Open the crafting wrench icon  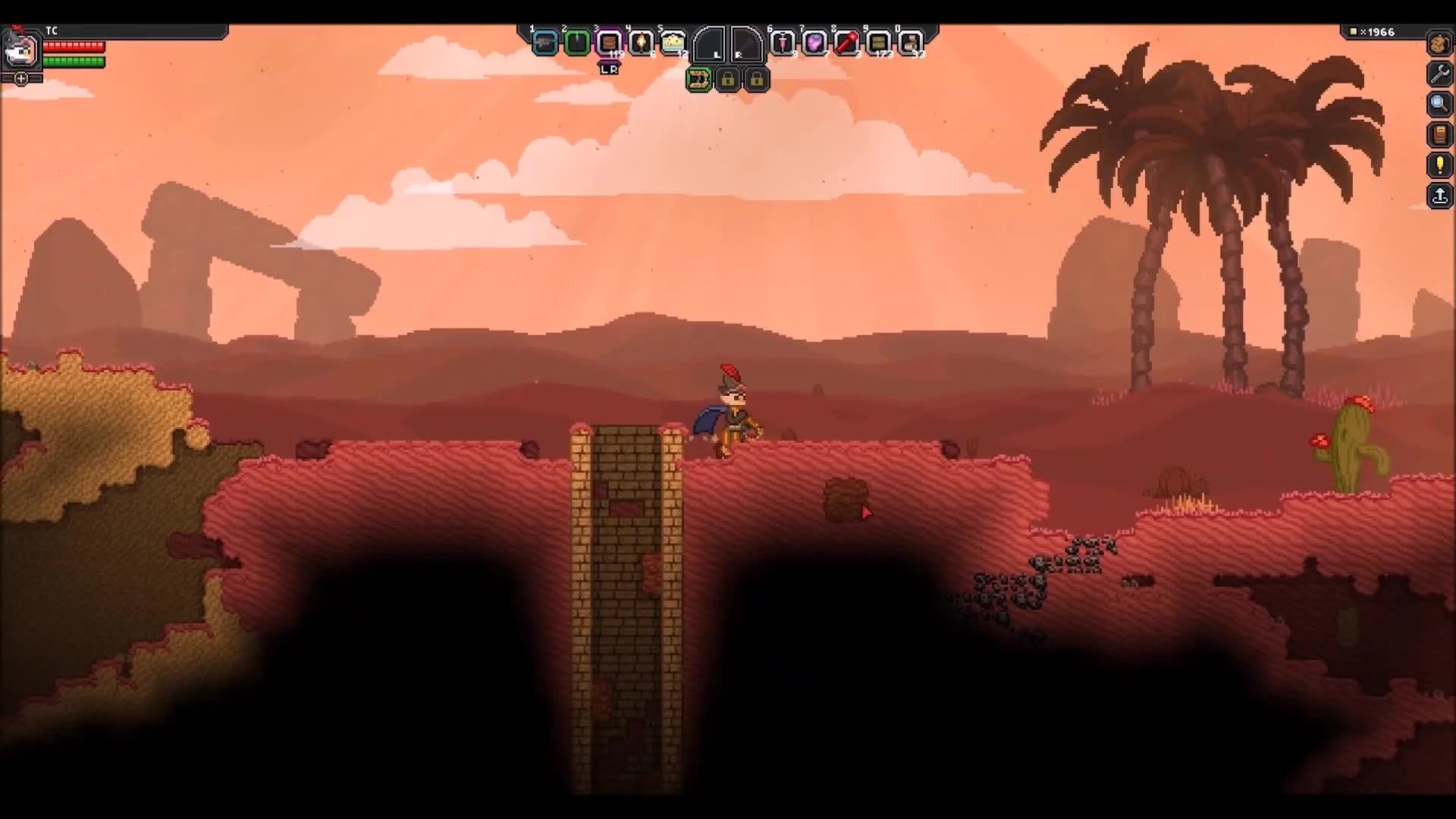(1439, 74)
